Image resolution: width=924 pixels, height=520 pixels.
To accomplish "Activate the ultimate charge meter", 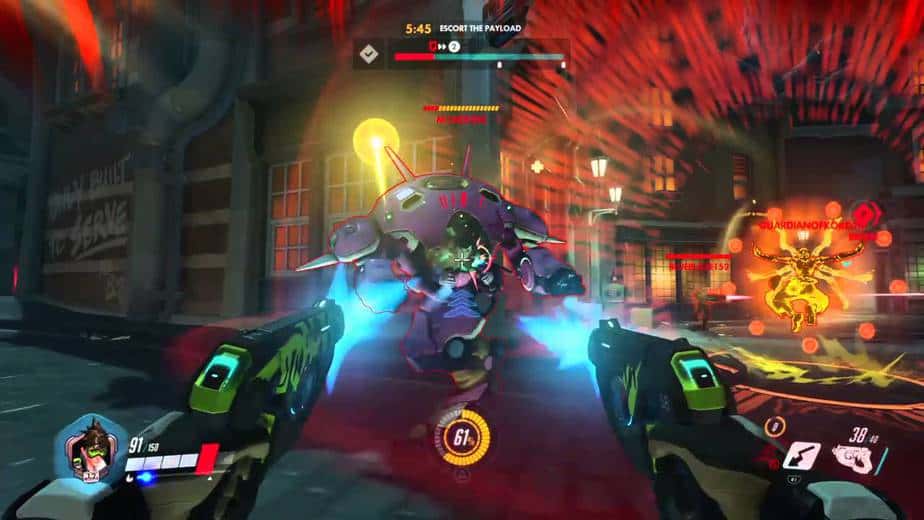I will (x=460, y=436).
